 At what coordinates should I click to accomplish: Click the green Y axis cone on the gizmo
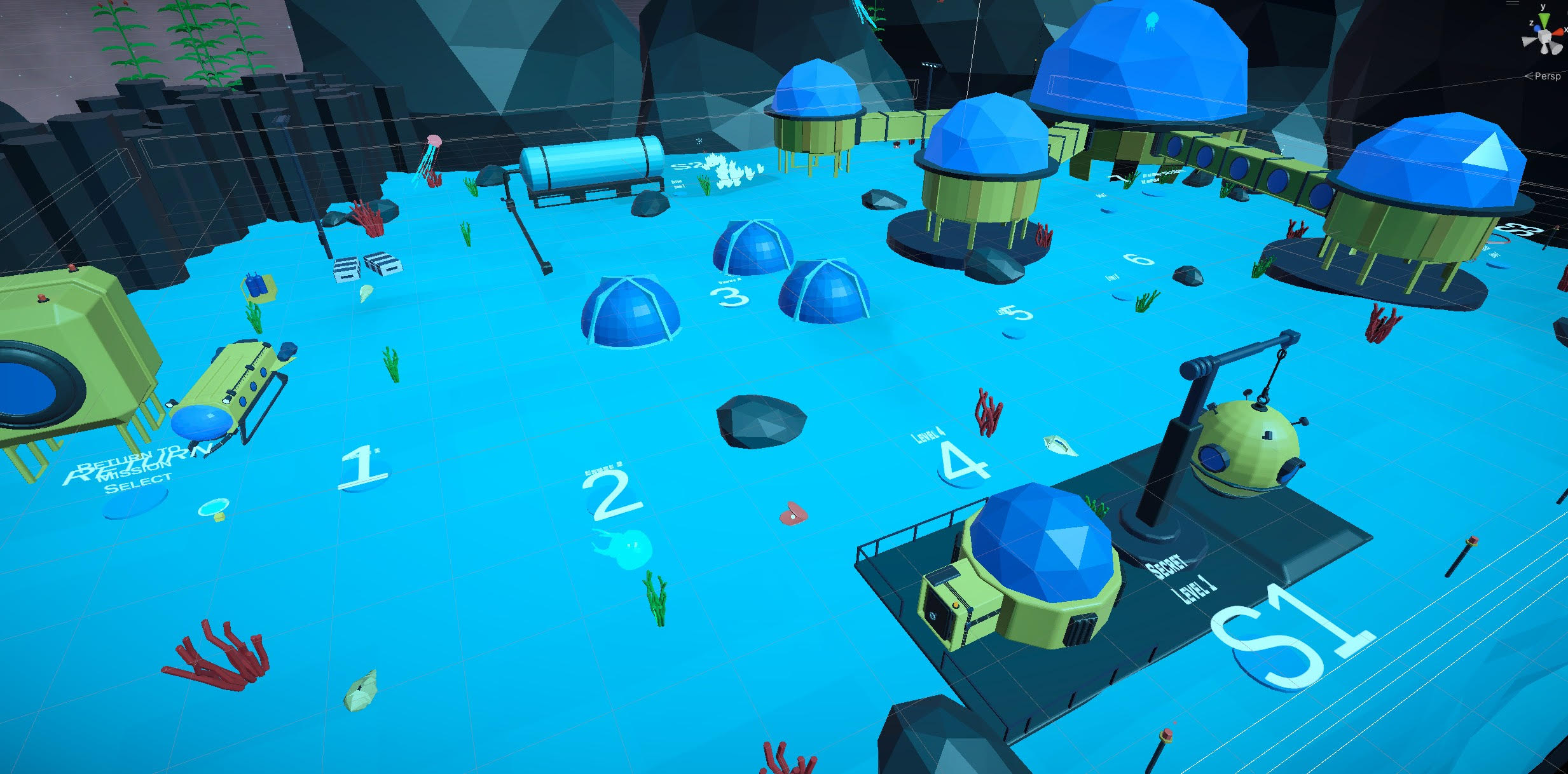tap(1544, 20)
